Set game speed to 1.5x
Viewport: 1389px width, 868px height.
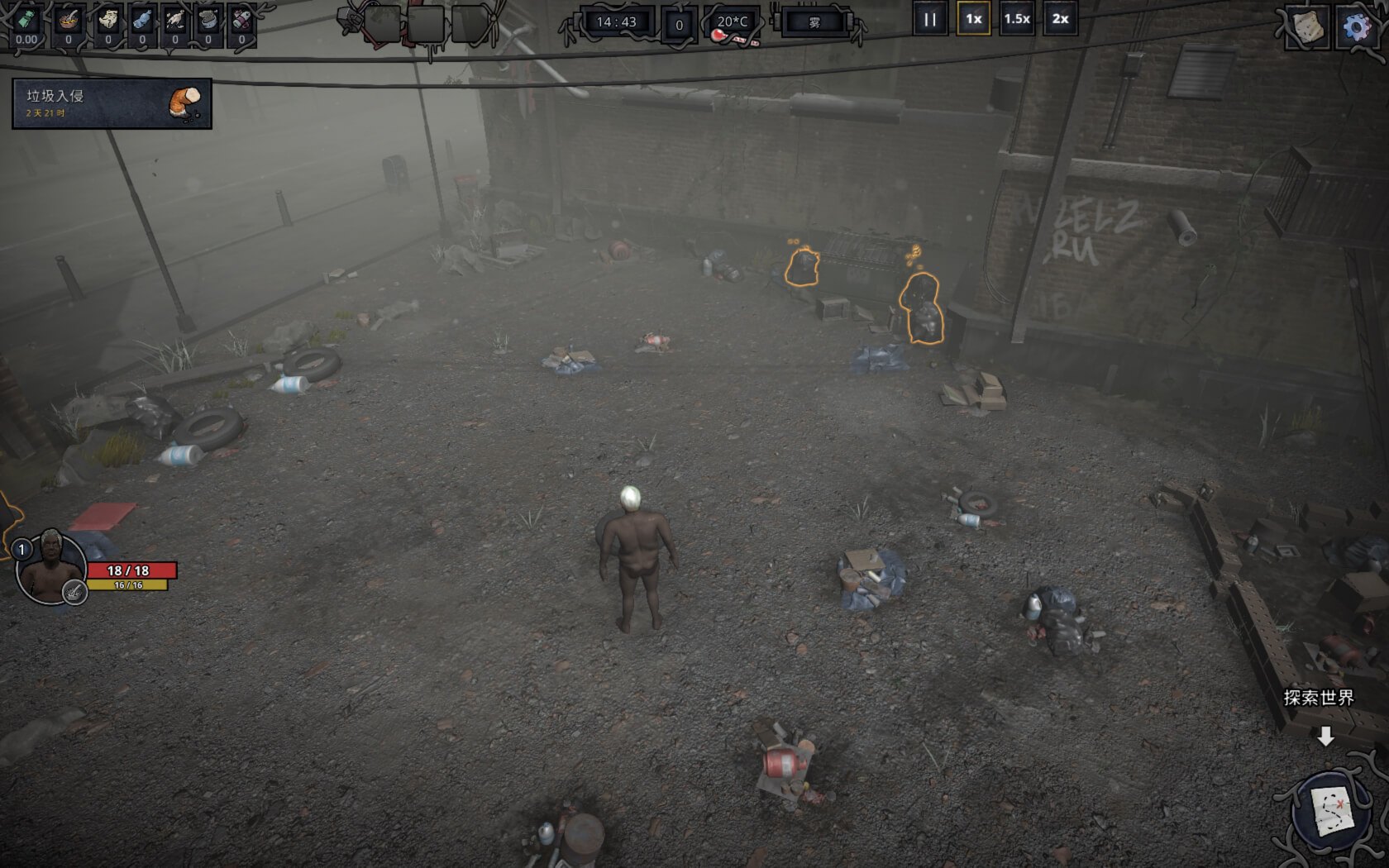point(1017,19)
